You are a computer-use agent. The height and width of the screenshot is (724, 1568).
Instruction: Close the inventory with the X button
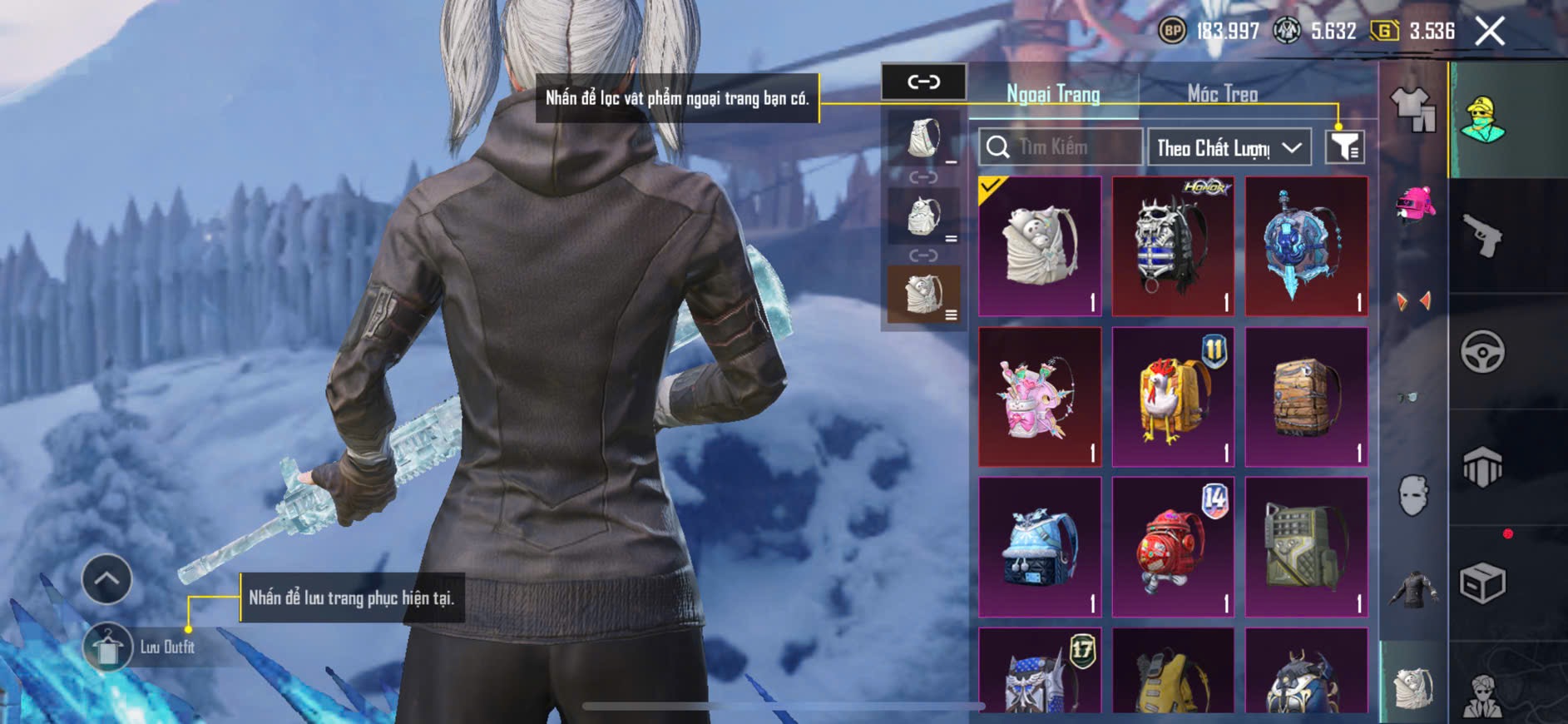point(1489,32)
